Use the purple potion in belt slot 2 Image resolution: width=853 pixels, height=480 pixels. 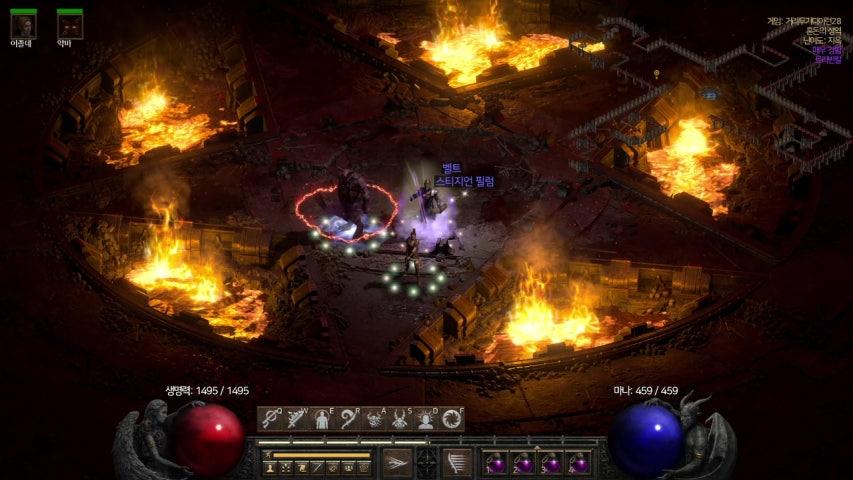(524, 463)
